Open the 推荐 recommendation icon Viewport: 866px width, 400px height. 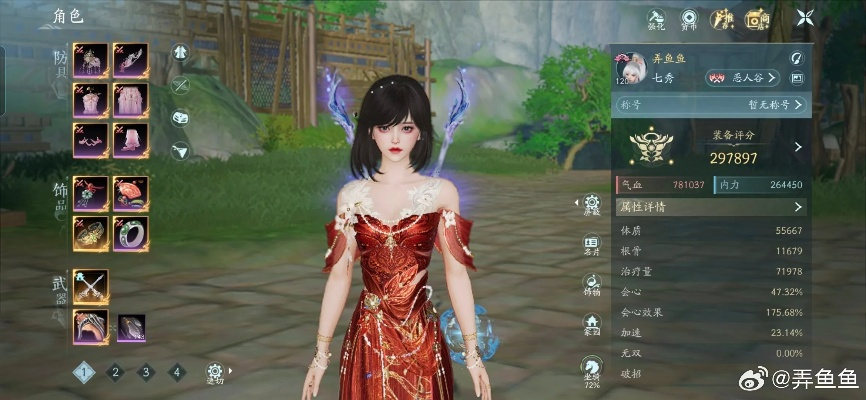[x=721, y=18]
